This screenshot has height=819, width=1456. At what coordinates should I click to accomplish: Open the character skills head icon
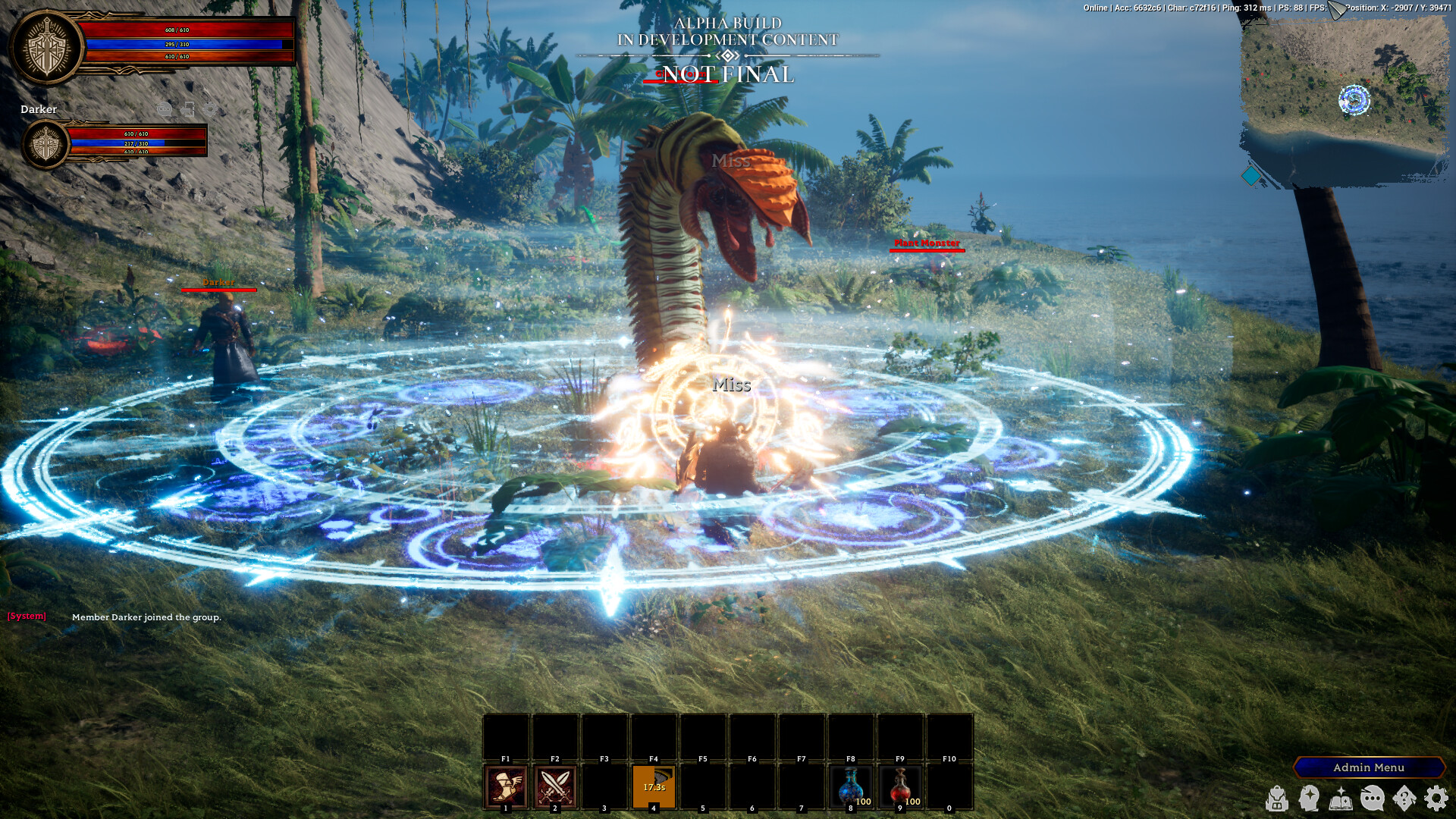[1309, 799]
